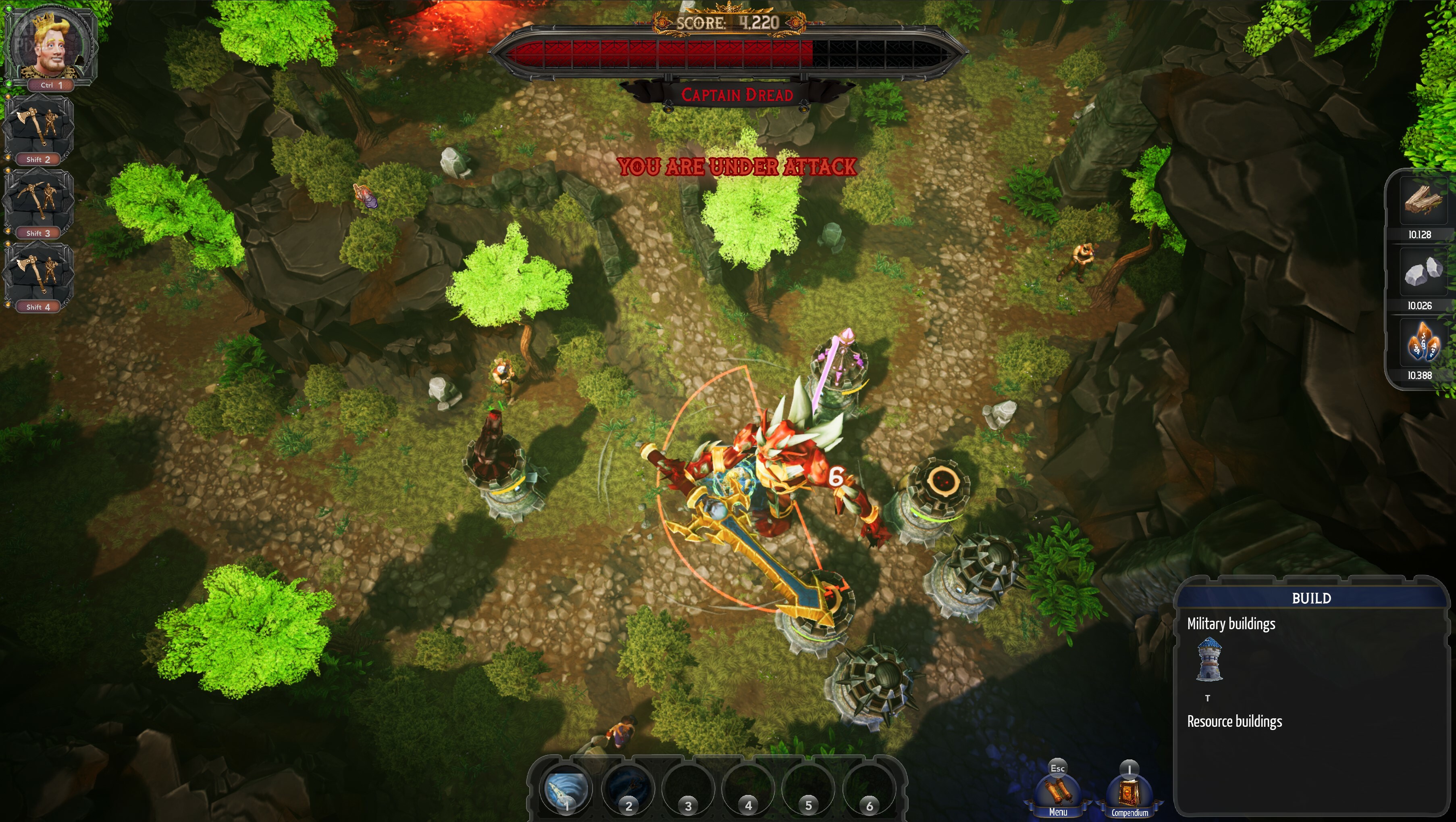
Task: Select the Shift 2 axe worker group
Action: tap(38, 125)
